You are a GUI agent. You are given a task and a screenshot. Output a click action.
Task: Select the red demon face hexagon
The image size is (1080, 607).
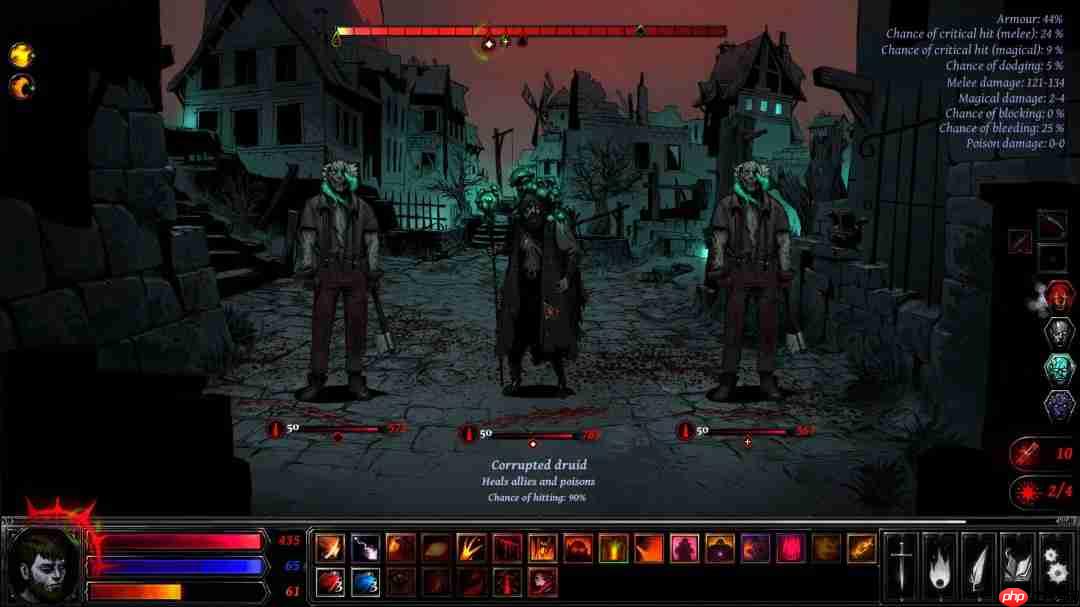point(1059,296)
